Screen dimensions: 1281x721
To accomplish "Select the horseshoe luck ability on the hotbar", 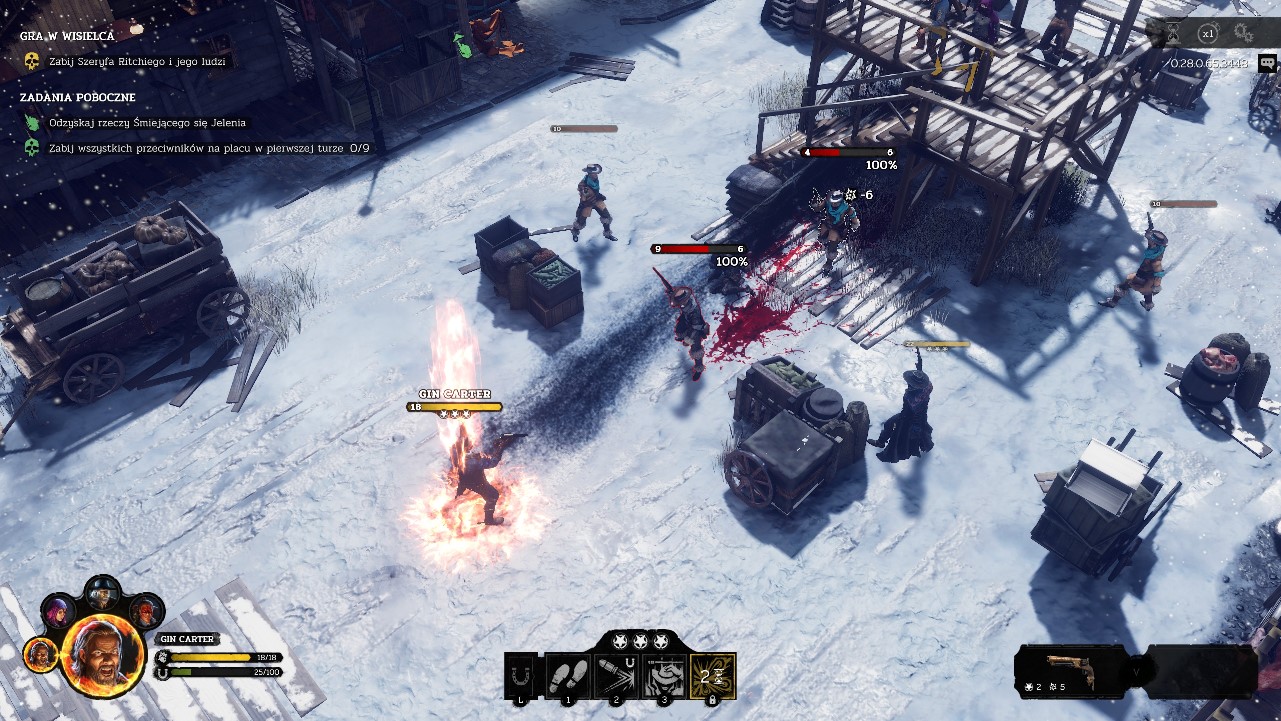I will [518, 675].
